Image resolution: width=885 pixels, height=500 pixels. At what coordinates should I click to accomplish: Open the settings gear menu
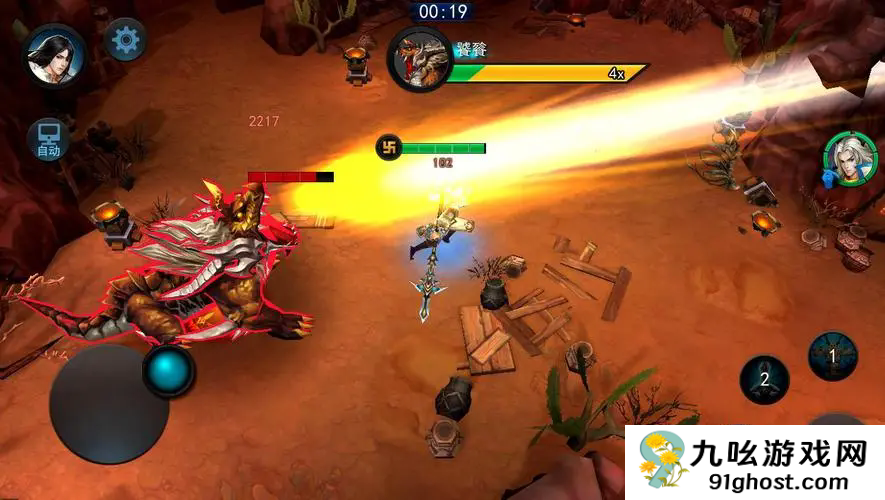[x=125, y=40]
